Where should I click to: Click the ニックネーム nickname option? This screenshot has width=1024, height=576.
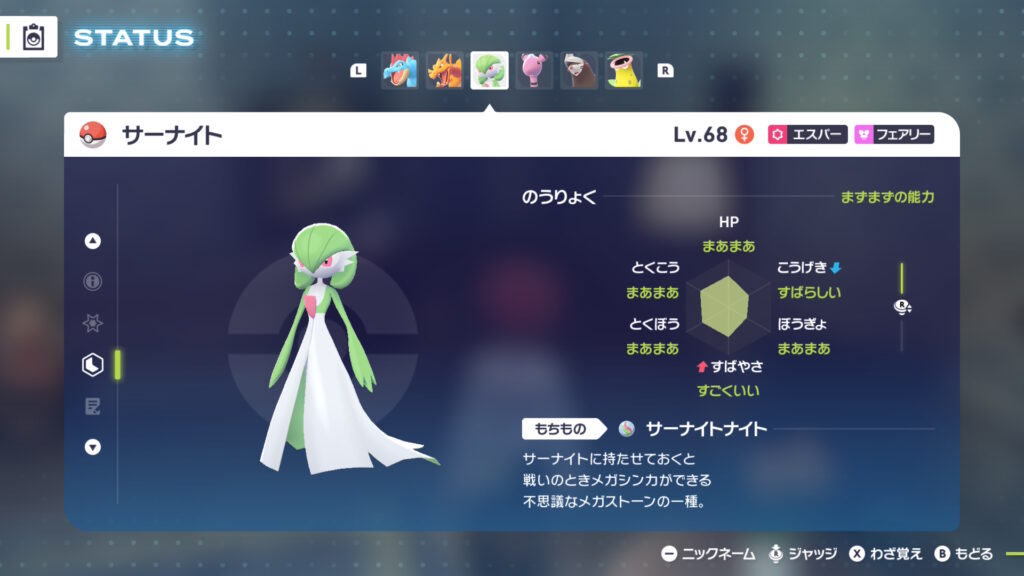click(x=707, y=553)
